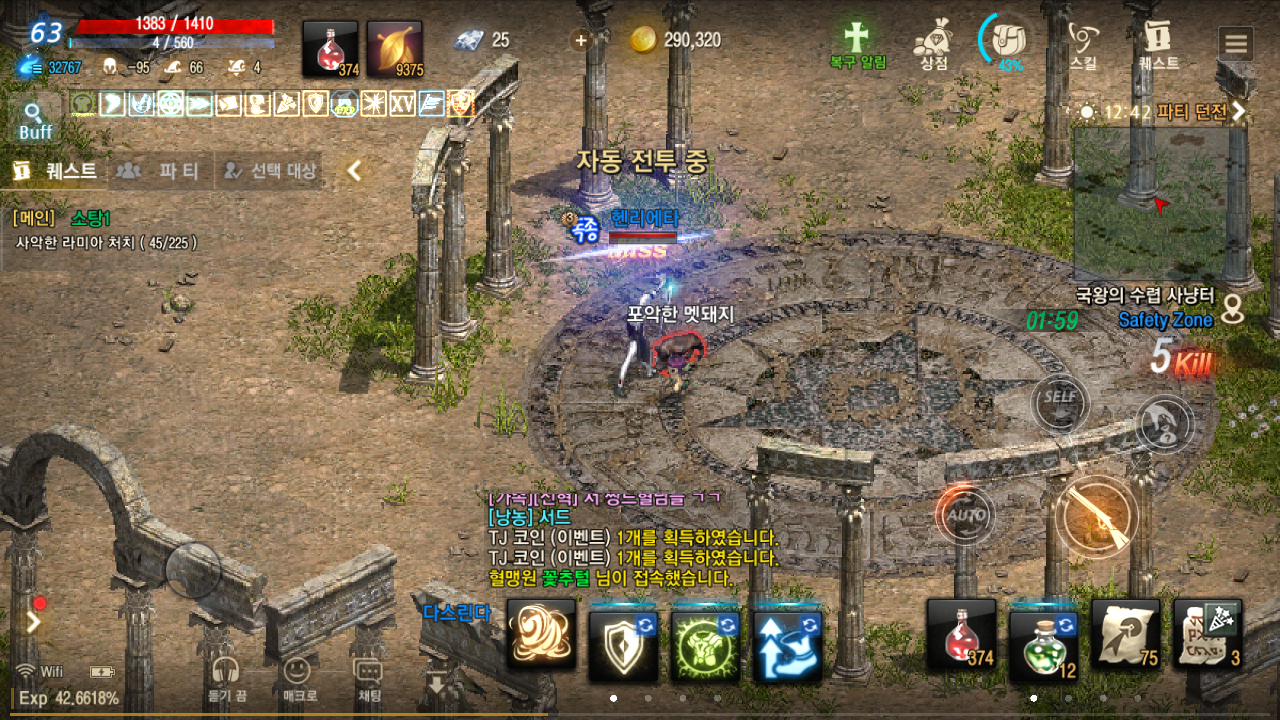Select the main quest 사악한 라미아 처치
Viewport: 1280px width, 720px height.
pos(105,242)
